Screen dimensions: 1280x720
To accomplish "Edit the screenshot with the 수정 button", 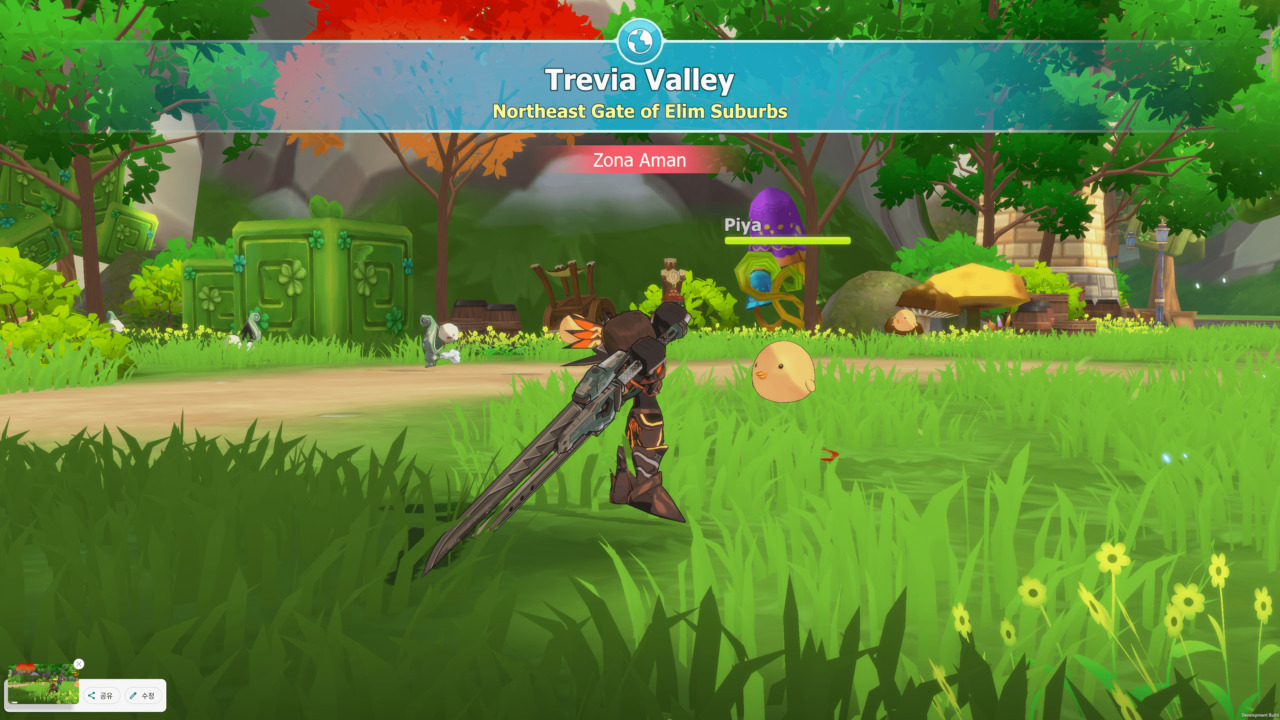I will pyautogui.click(x=142, y=695).
